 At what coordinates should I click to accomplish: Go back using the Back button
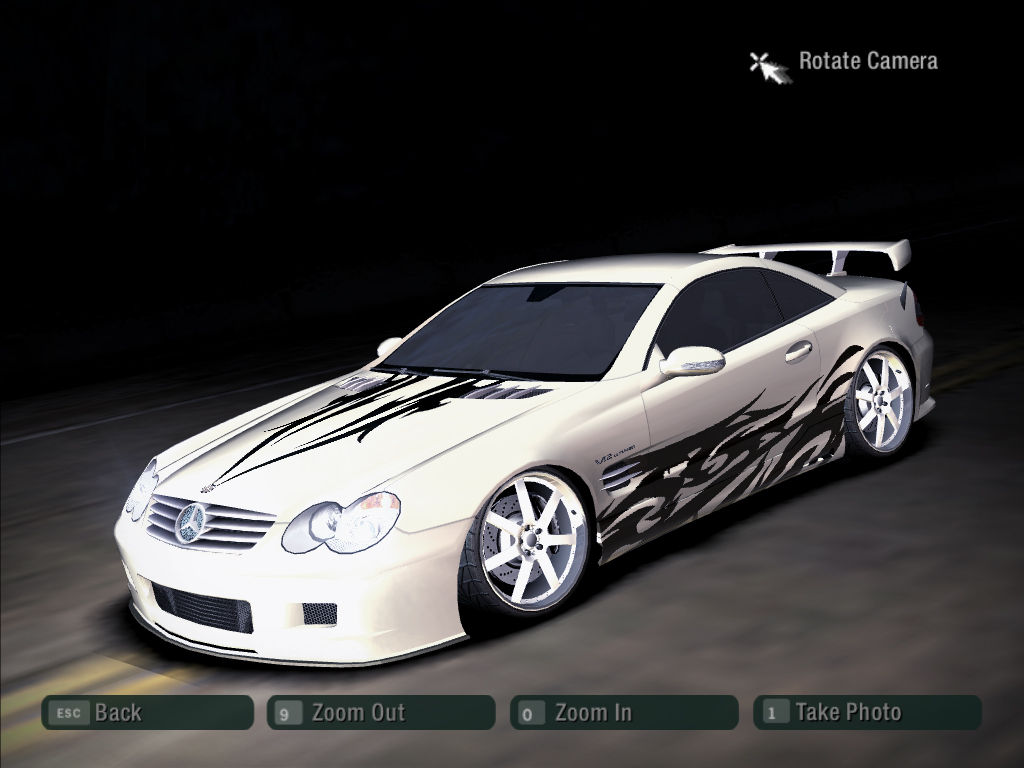pyautogui.click(x=147, y=713)
